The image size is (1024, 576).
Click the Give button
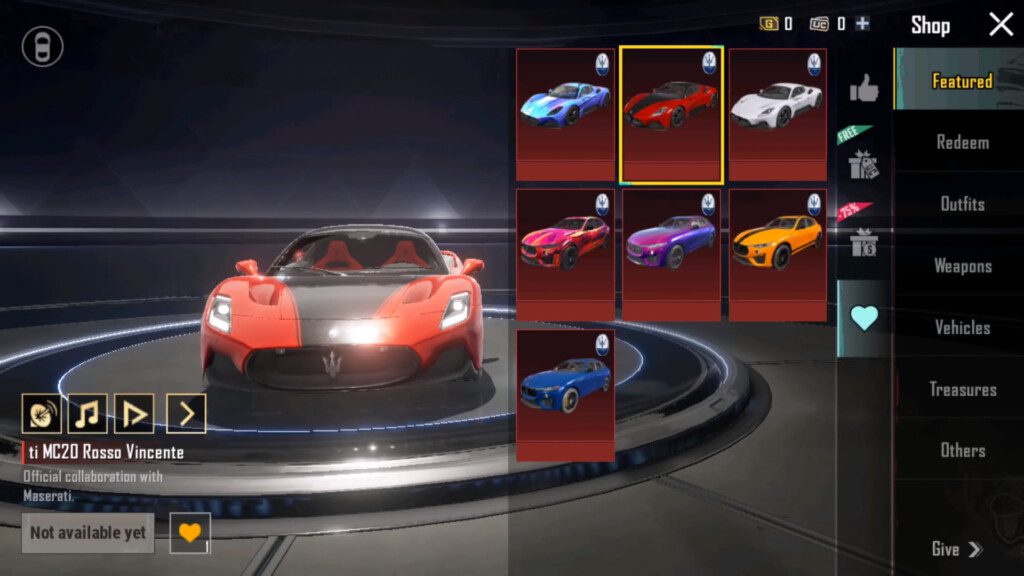(956, 549)
